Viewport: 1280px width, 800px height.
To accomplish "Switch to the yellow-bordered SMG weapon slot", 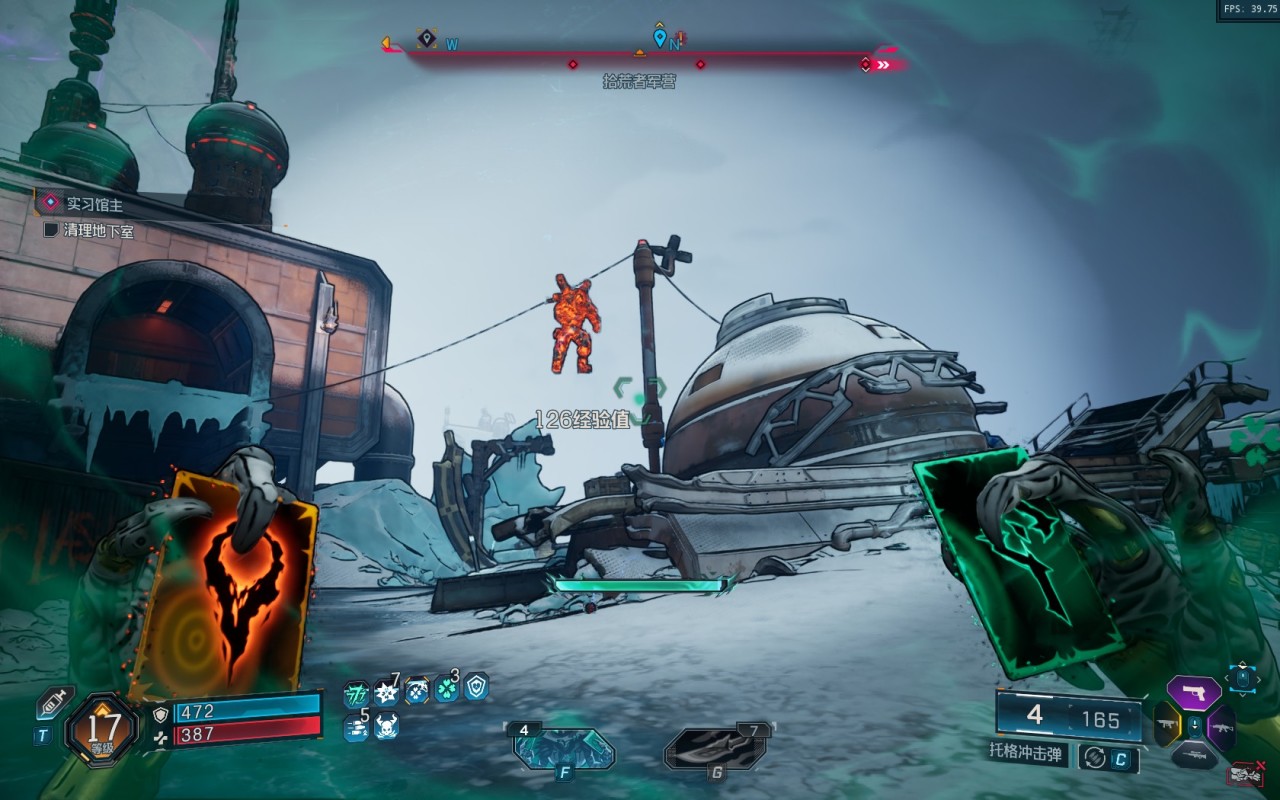I will pyautogui.click(x=1167, y=725).
